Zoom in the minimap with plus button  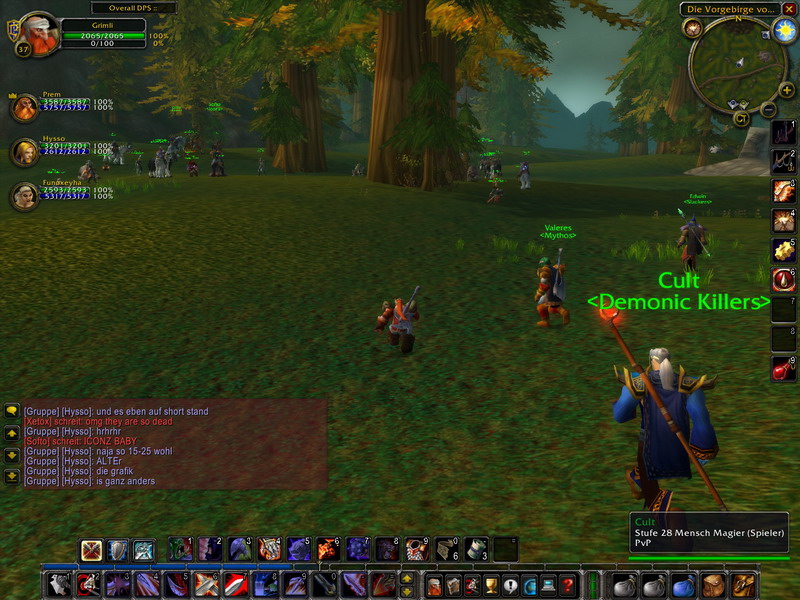(x=787, y=90)
